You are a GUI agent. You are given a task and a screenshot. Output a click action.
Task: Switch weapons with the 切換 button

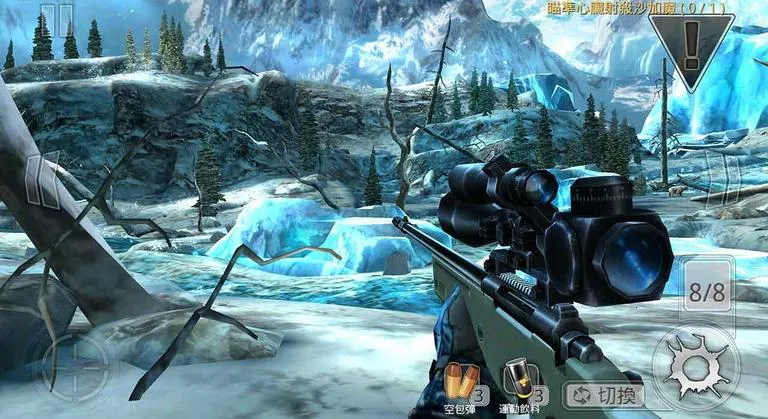(x=604, y=393)
